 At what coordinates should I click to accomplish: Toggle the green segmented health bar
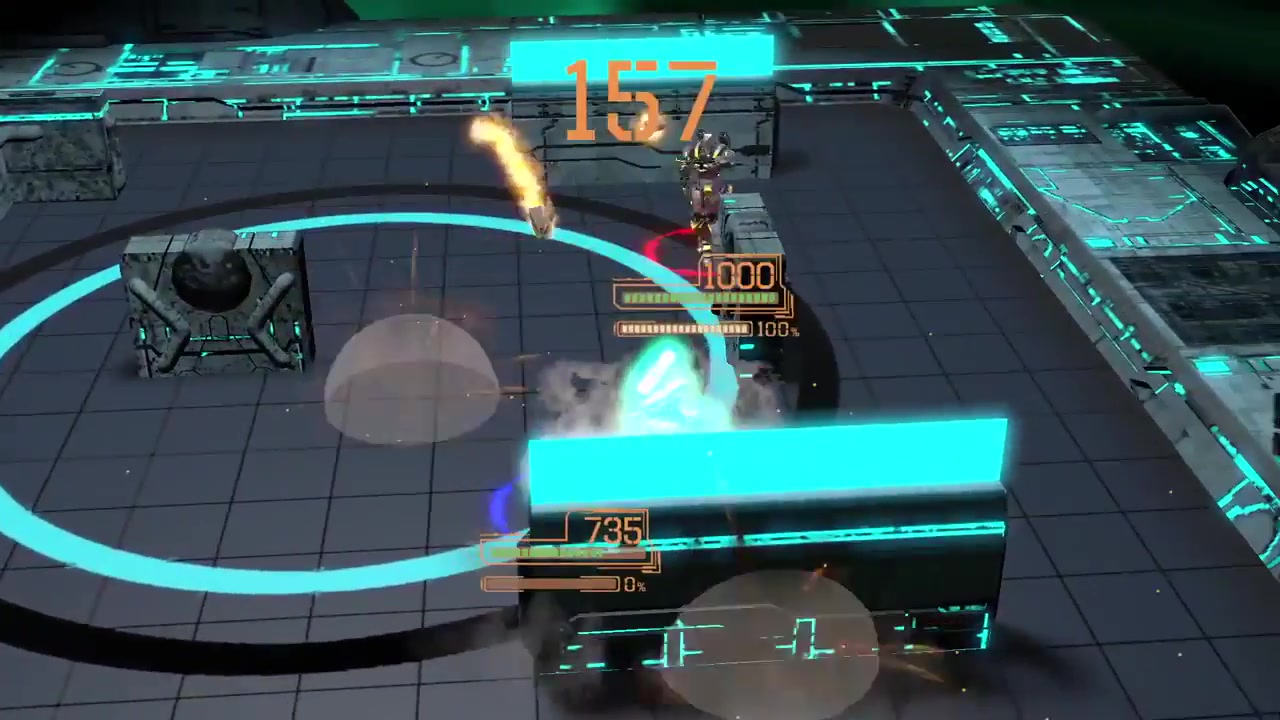[x=700, y=298]
